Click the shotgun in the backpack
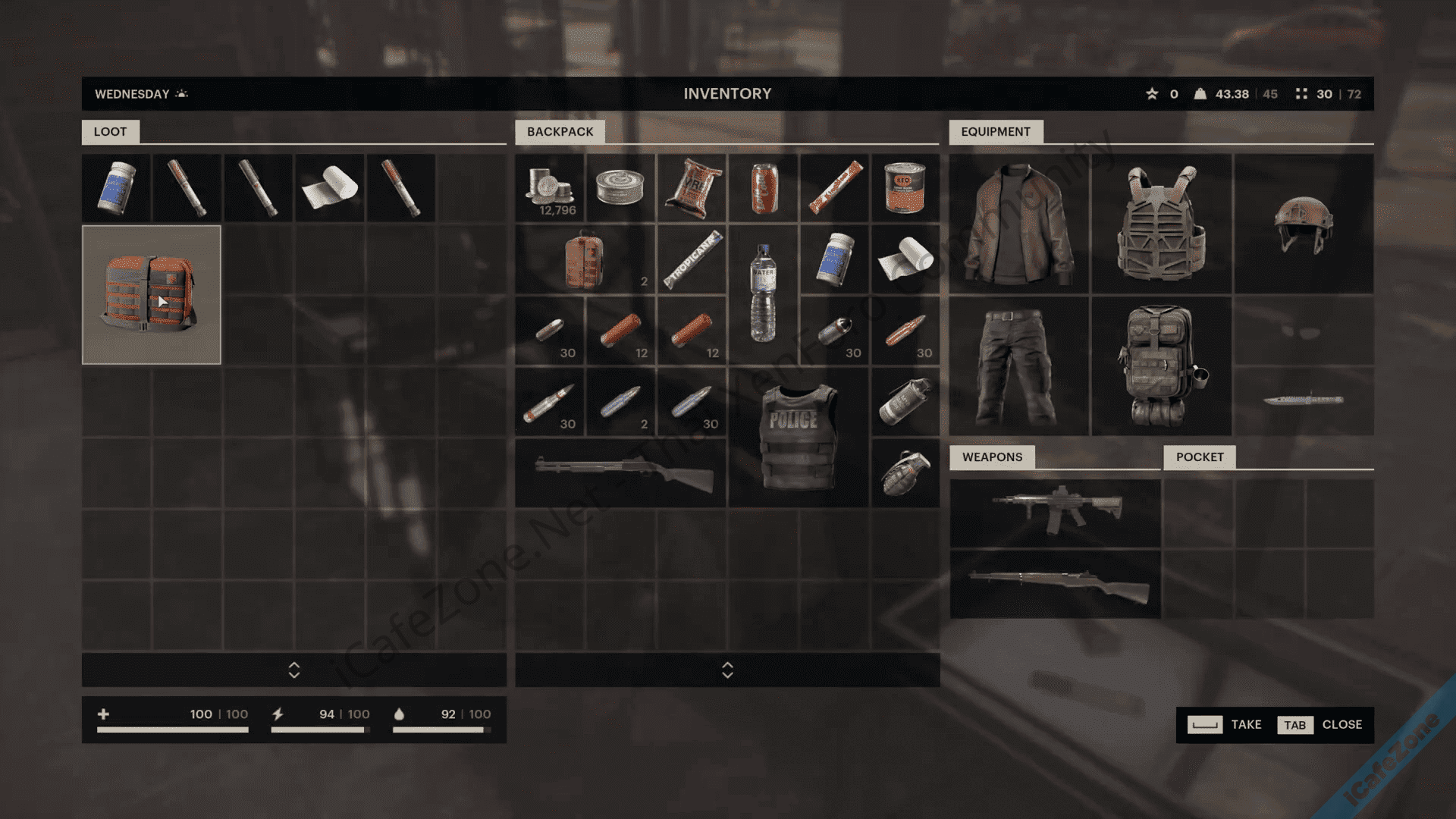The height and width of the screenshot is (819, 1456). click(x=621, y=472)
